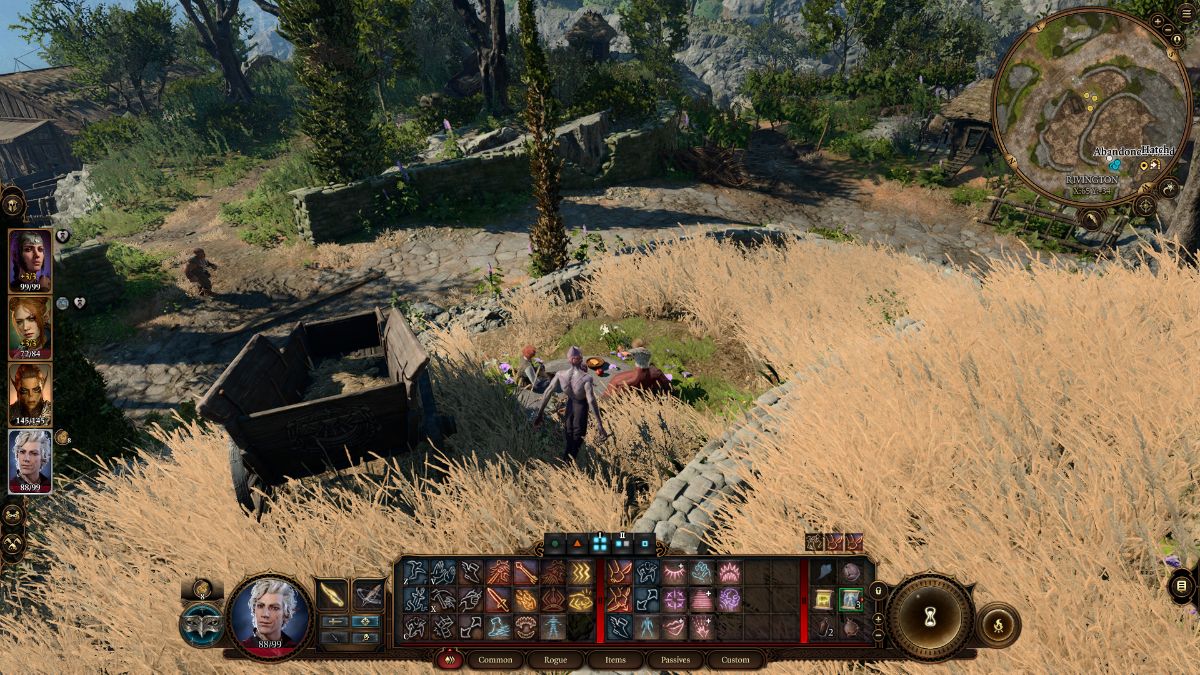The width and height of the screenshot is (1200, 675).
Task: Select the purple-haired companion portrait
Action: click(x=30, y=260)
